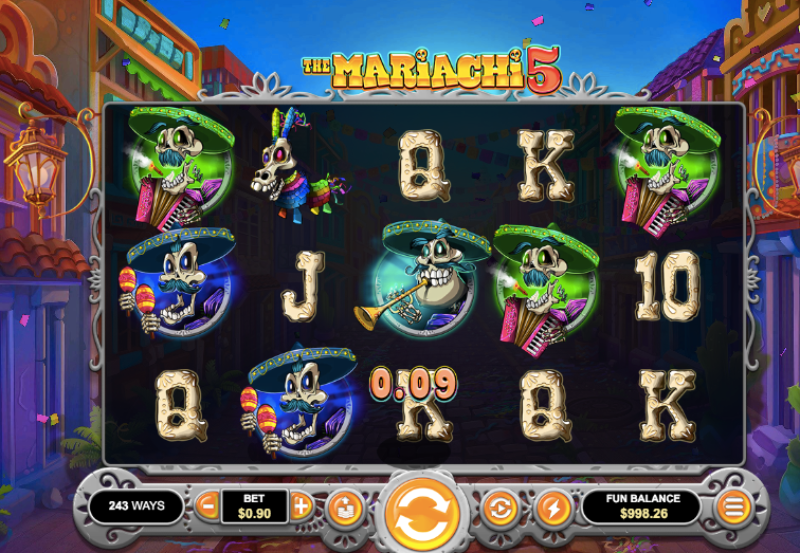
Task: Decrease the bet with the minus button
Action: (x=207, y=505)
